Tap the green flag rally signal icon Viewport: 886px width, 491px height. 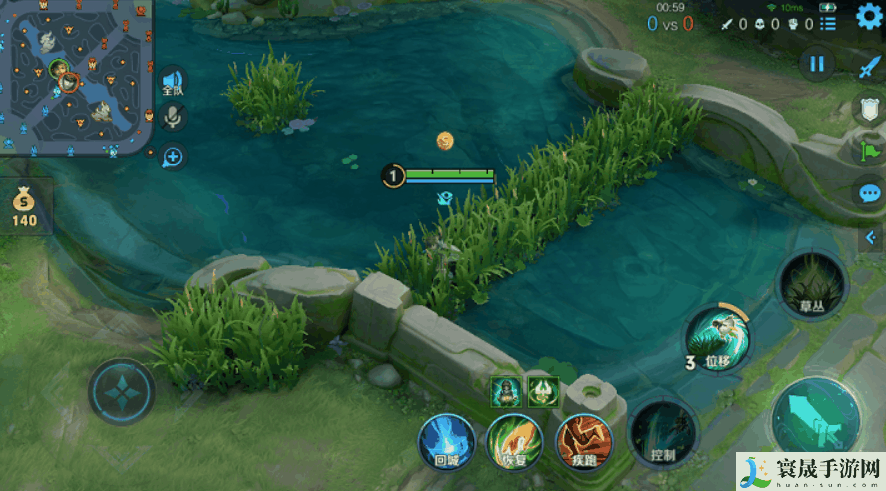(x=868, y=151)
